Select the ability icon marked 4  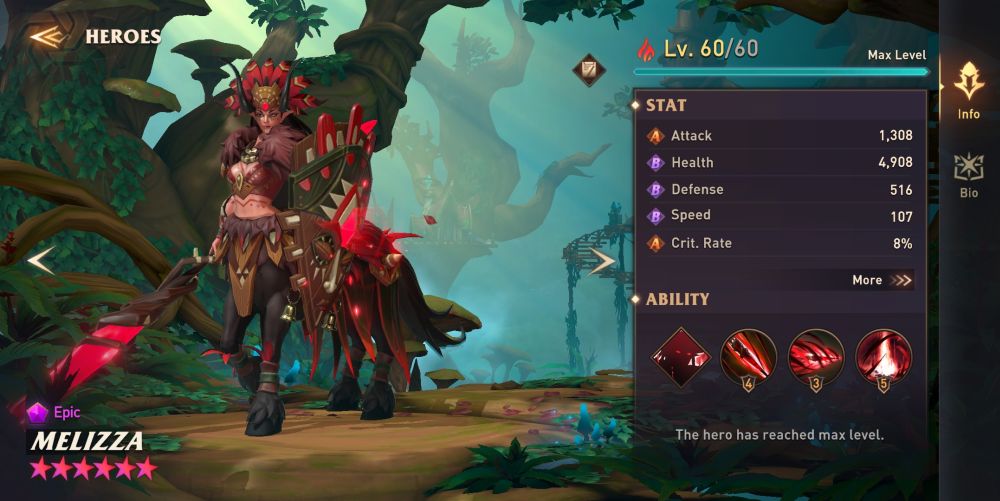point(748,356)
